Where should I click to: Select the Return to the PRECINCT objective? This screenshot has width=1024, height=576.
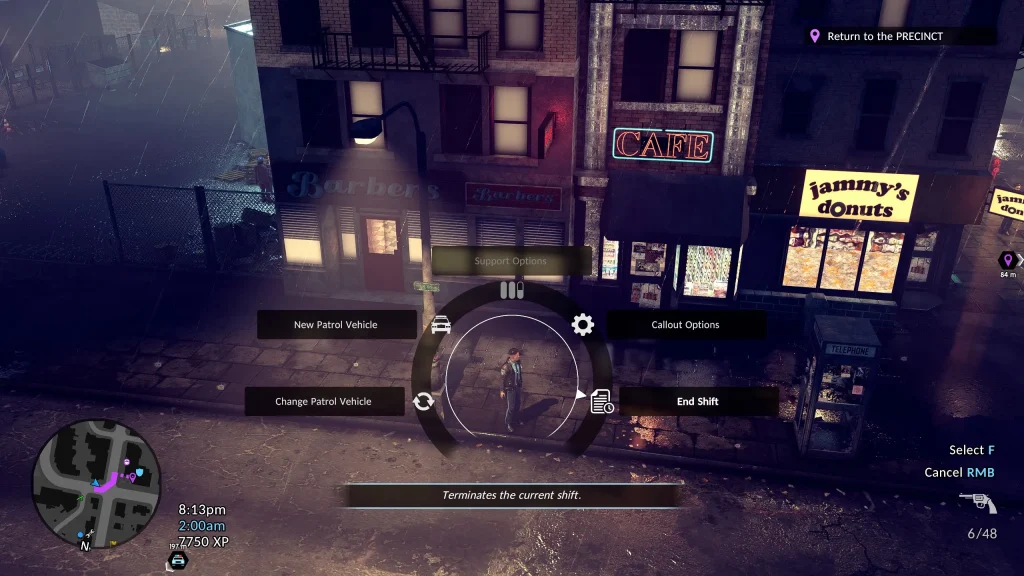(x=885, y=36)
